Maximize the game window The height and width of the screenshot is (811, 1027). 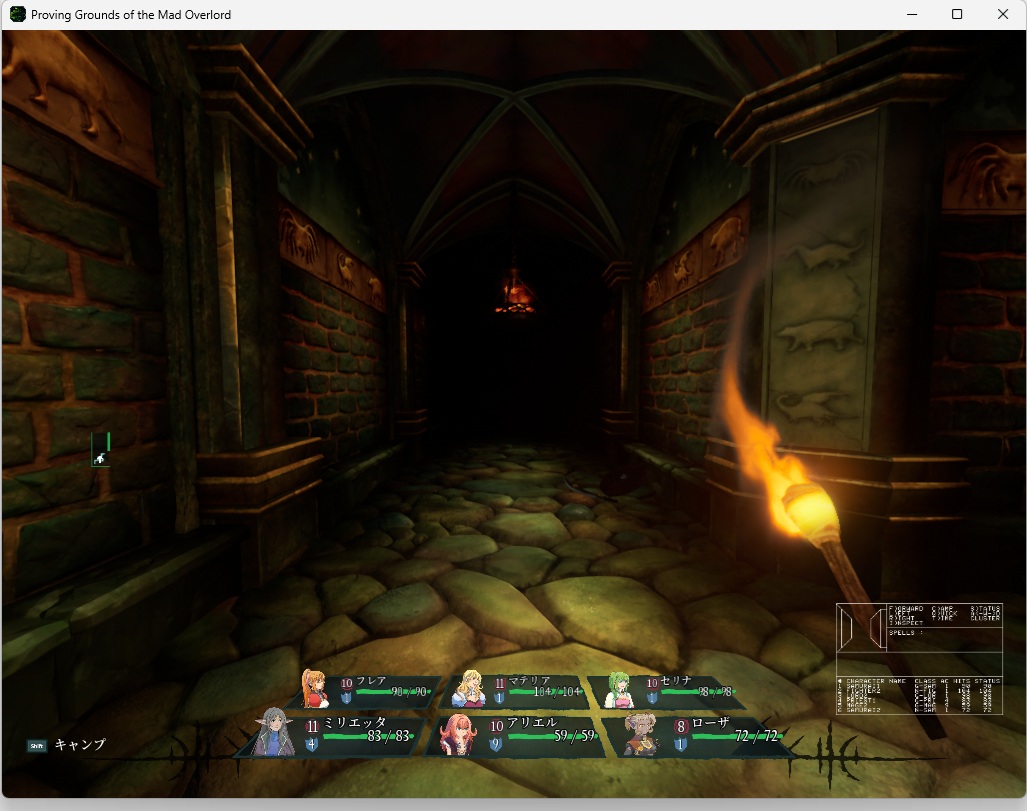tap(957, 14)
